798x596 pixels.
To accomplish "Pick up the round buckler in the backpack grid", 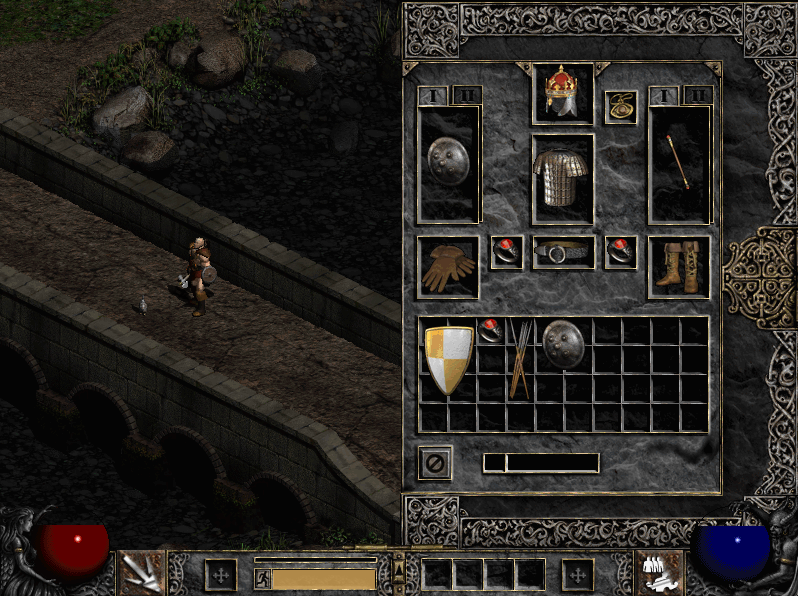I will tap(563, 345).
